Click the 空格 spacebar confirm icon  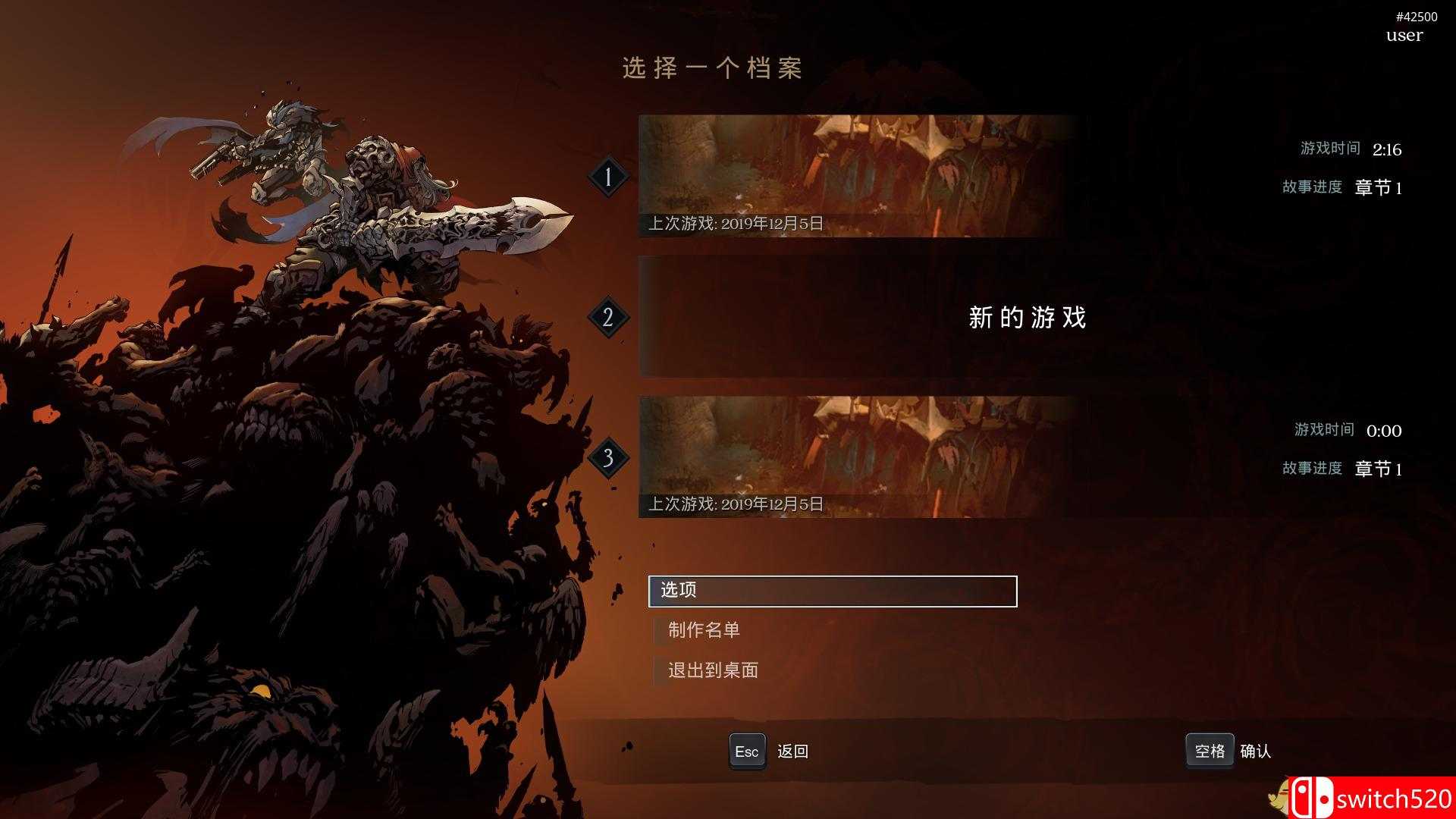(x=1210, y=751)
